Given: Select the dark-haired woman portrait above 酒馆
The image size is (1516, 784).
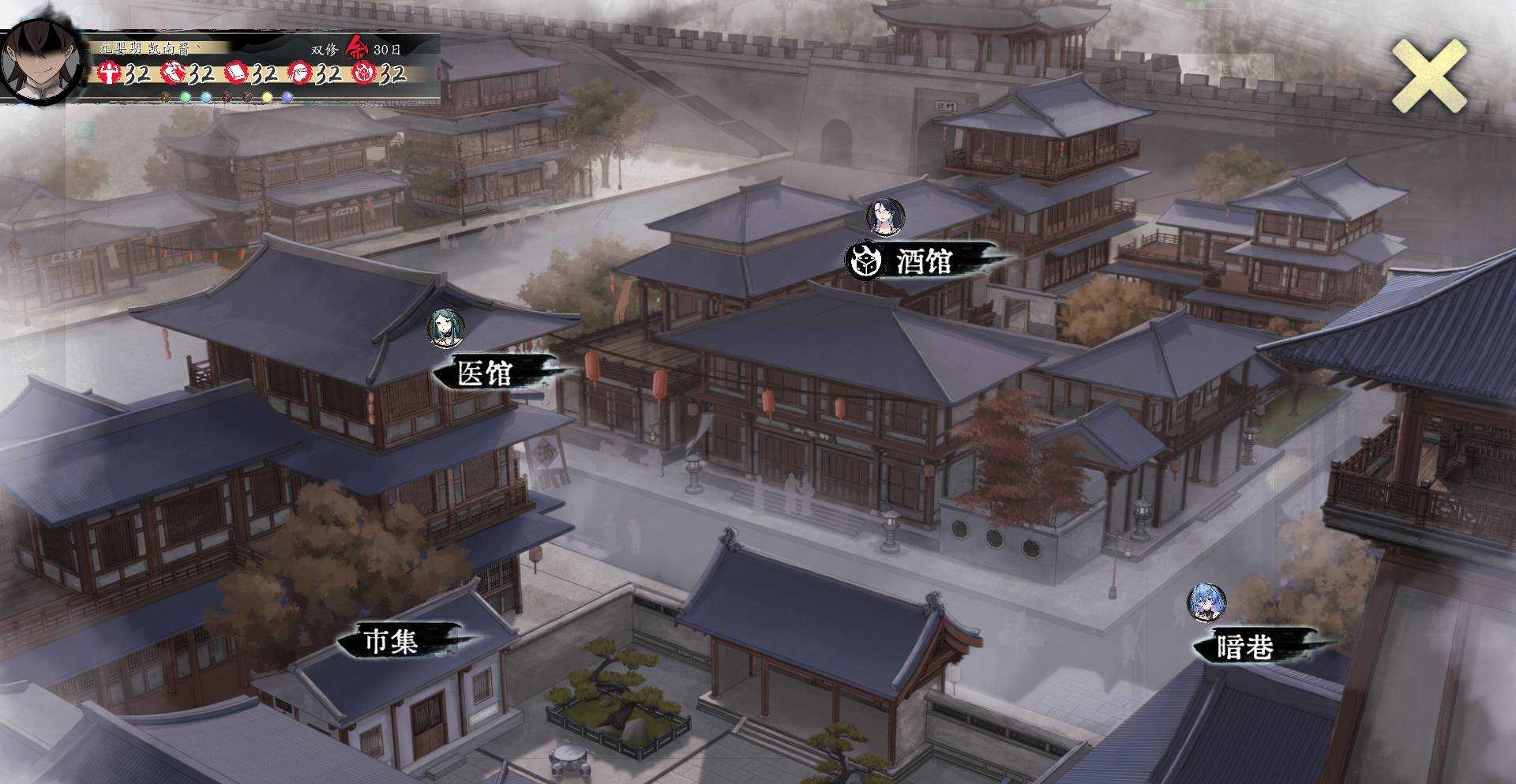Looking at the screenshot, I should 885,216.
